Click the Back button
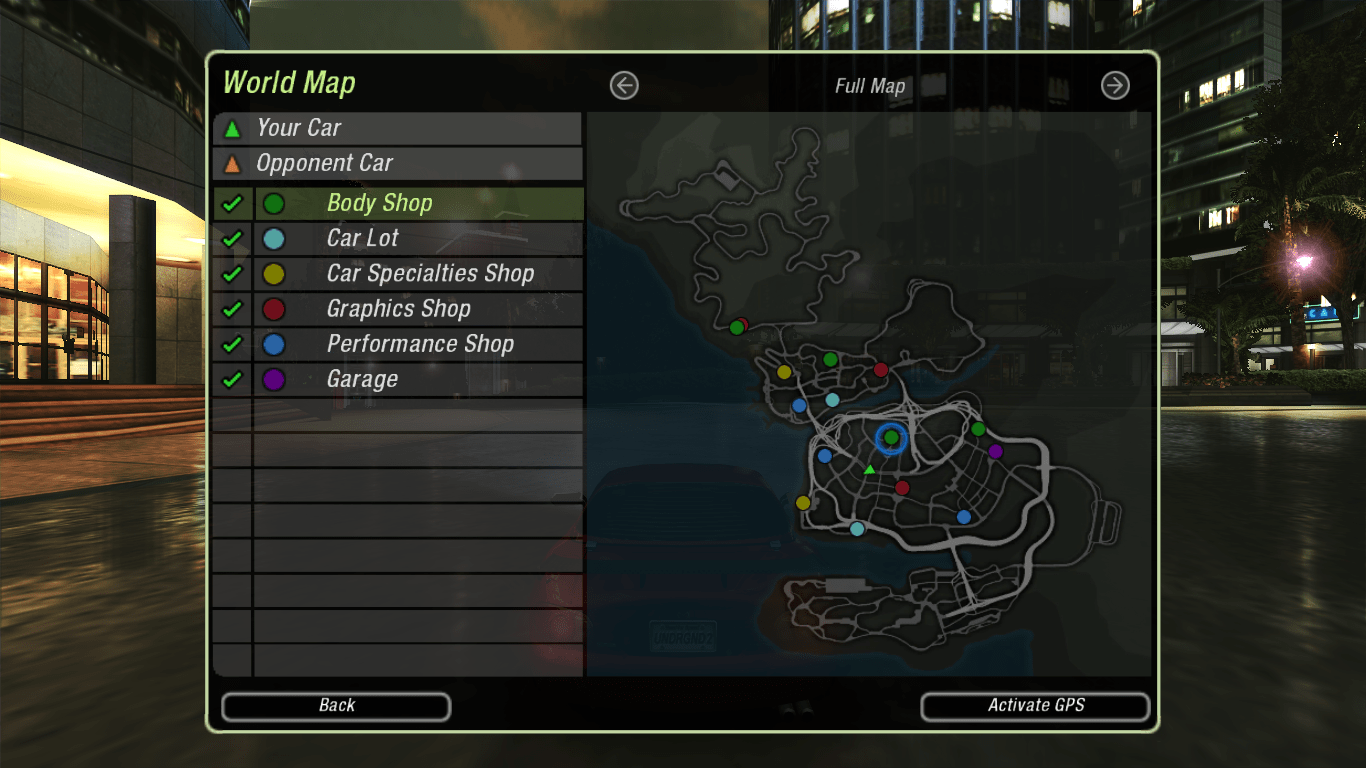This screenshot has height=768, width=1366. pos(336,706)
